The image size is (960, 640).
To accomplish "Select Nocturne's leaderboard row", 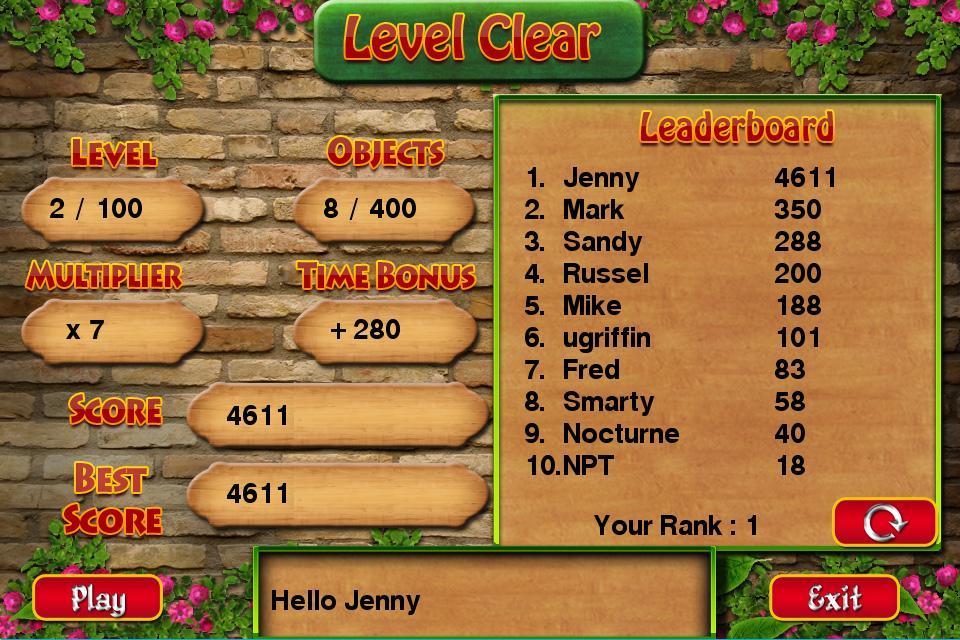I will 680,434.
